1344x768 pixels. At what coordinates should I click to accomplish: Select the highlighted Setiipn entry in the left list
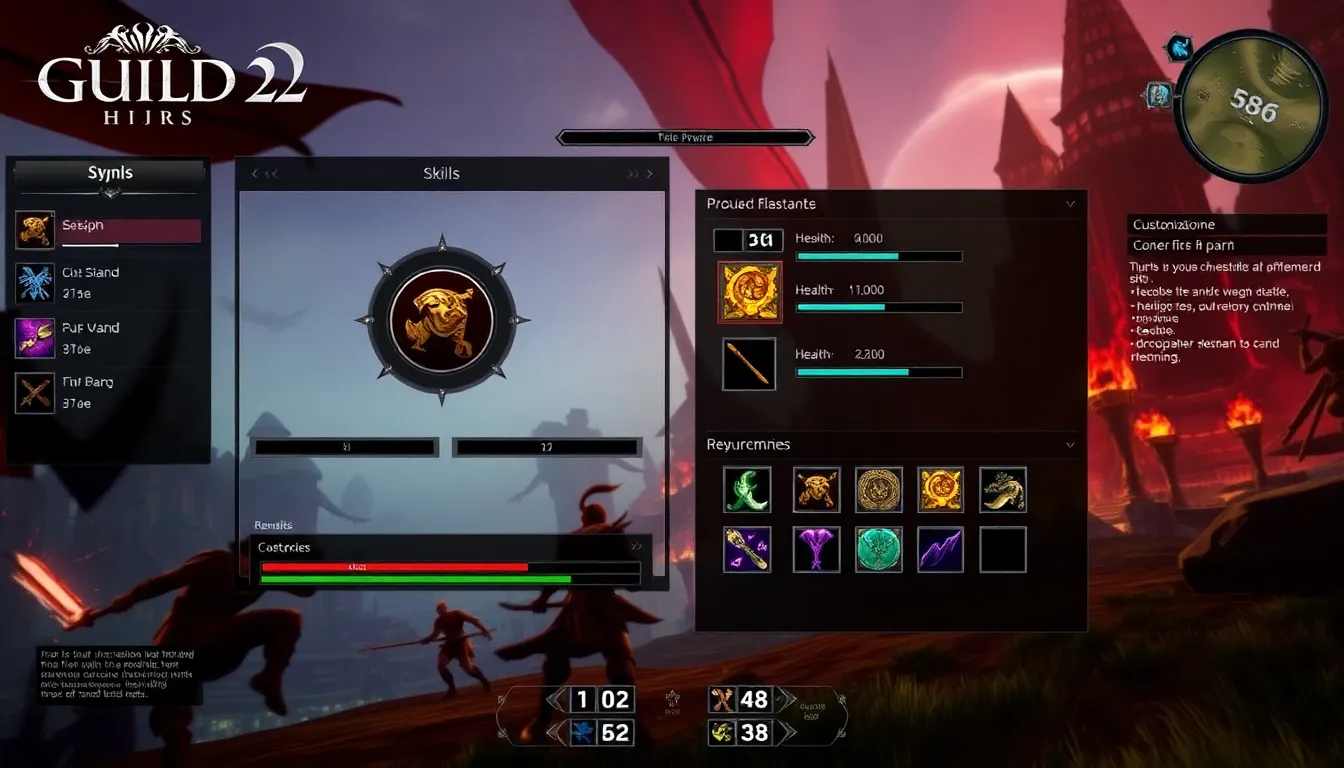point(108,231)
